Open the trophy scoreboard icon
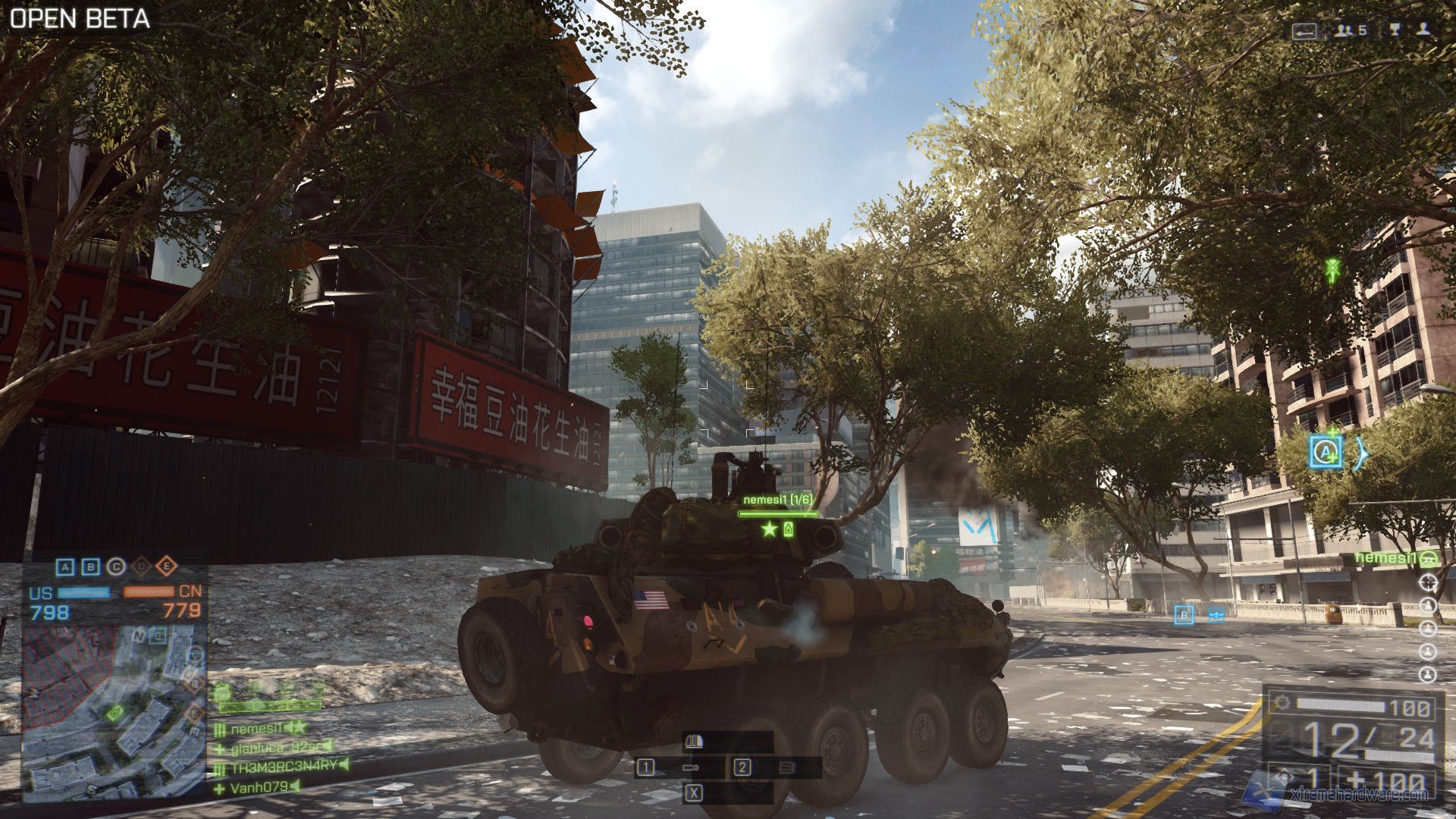The height and width of the screenshot is (819, 1456). (x=1395, y=30)
